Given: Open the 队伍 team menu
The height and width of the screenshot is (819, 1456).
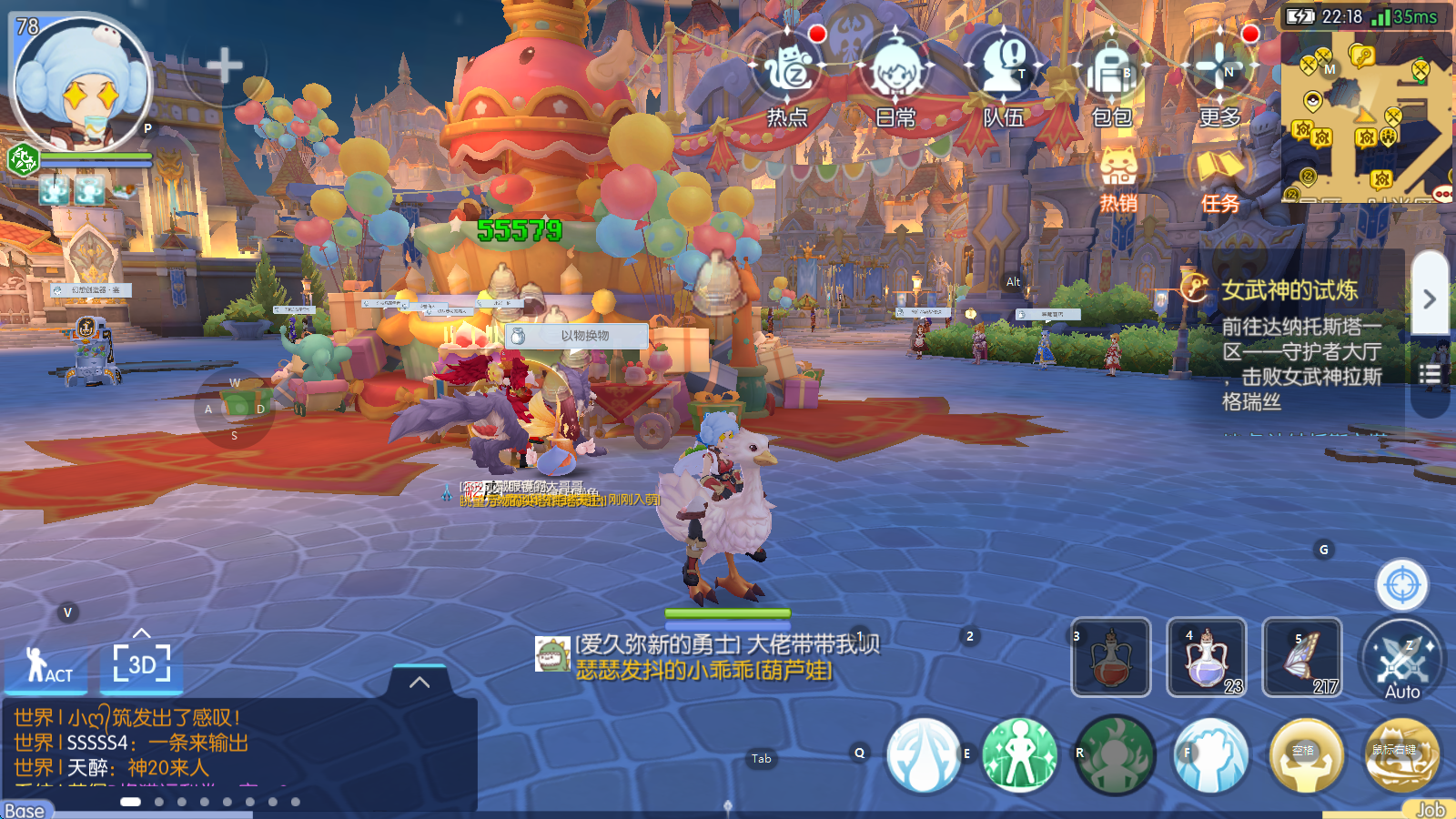Looking at the screenshot, I should 1003,73.
